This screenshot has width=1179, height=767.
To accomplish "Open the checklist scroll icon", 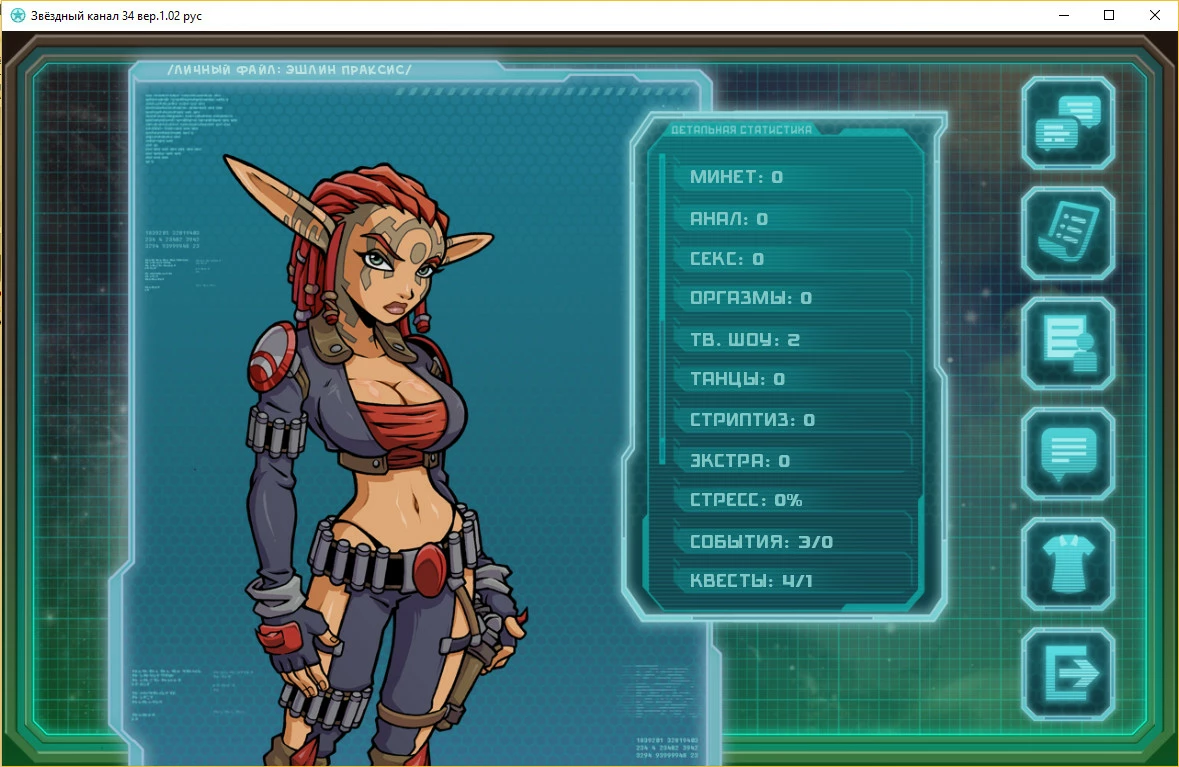I will [x=1068, y=233].
